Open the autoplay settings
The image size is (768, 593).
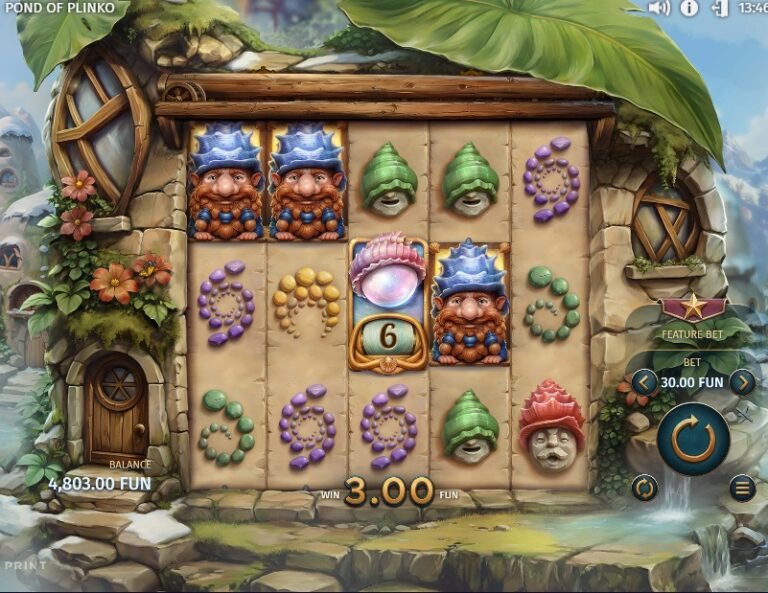(x=645, y=488)
